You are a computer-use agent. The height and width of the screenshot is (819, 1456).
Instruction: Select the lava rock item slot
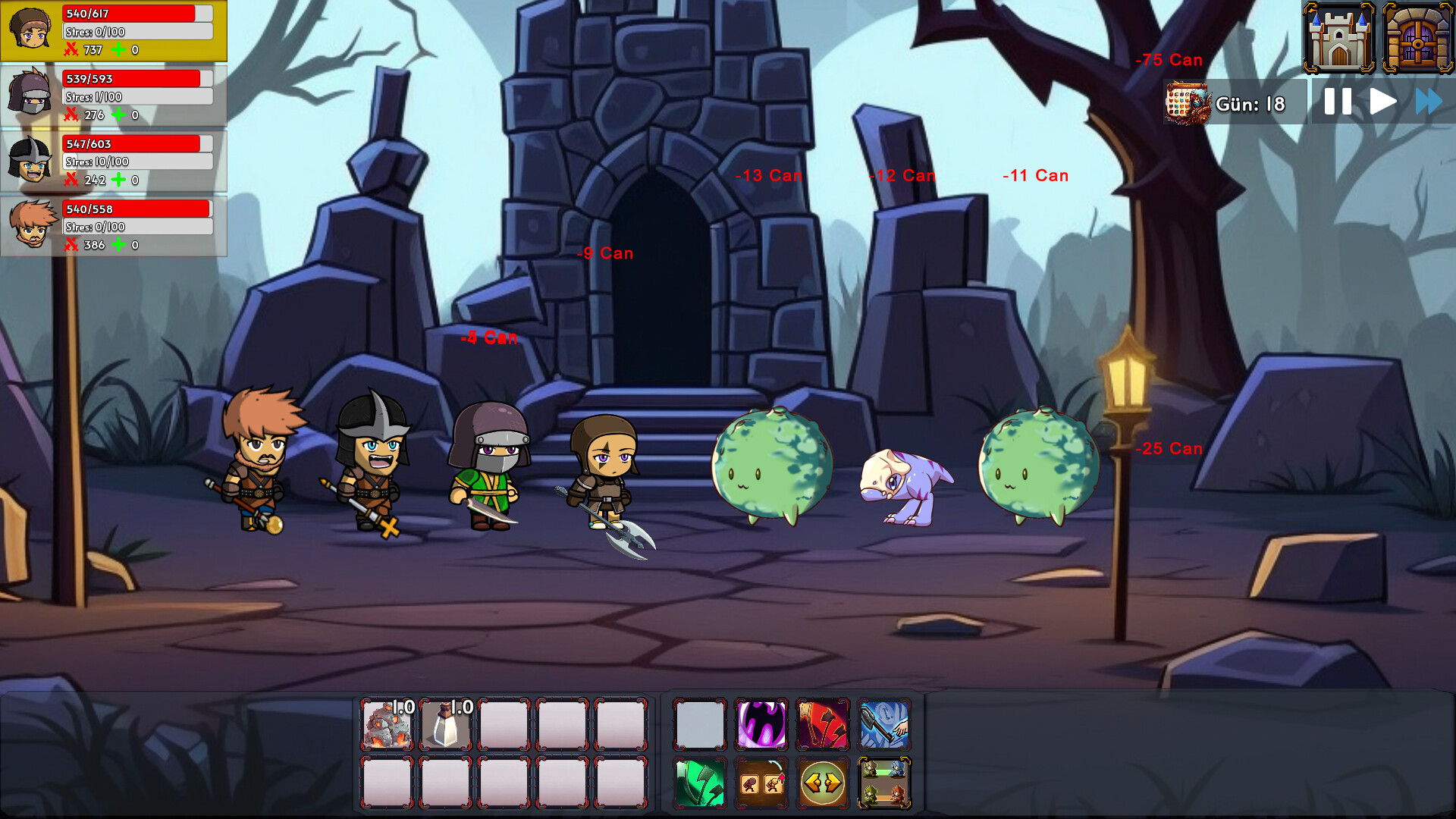[388, 724]
